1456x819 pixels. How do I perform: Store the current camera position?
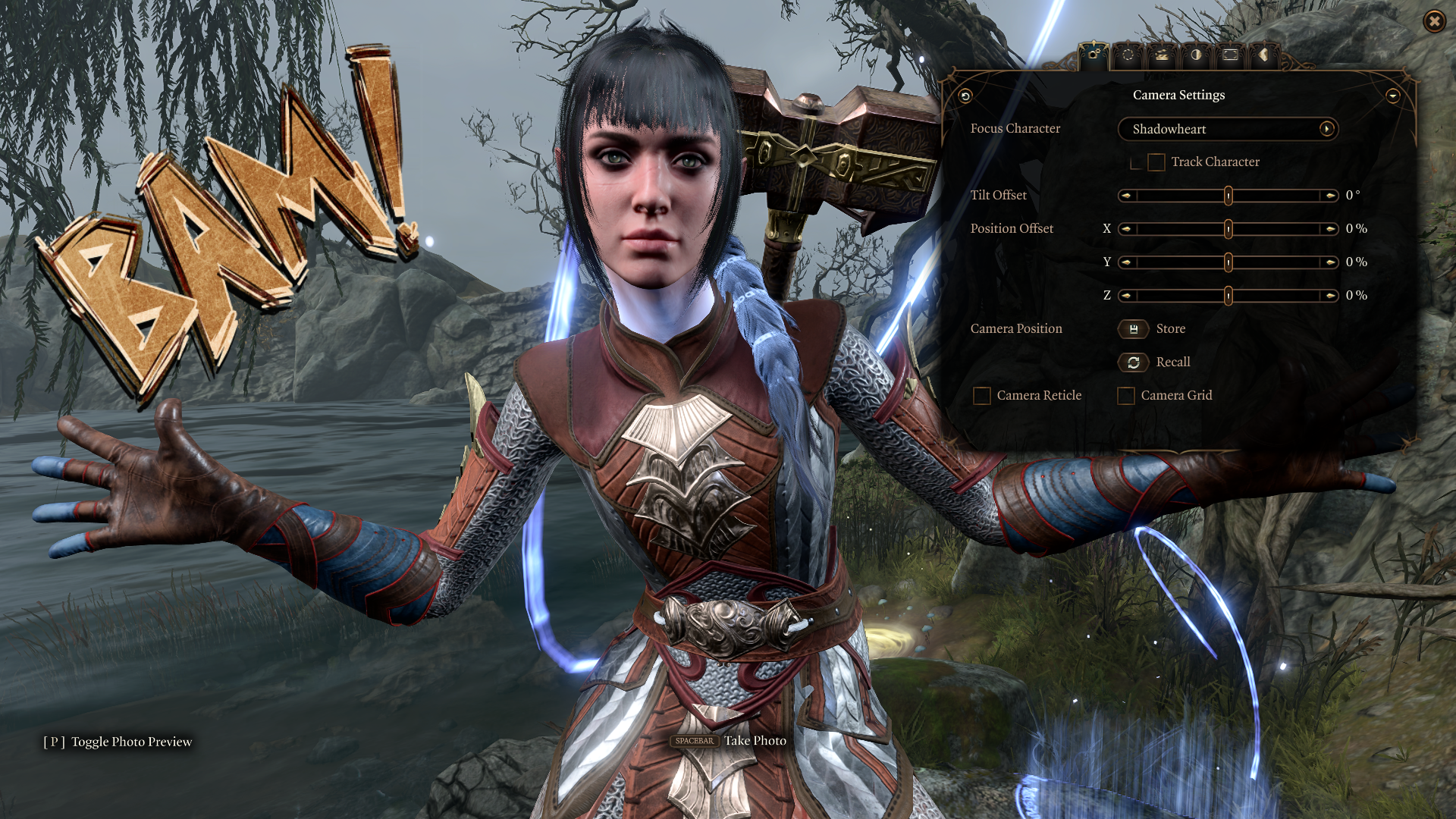click(x=1134, y=329)
